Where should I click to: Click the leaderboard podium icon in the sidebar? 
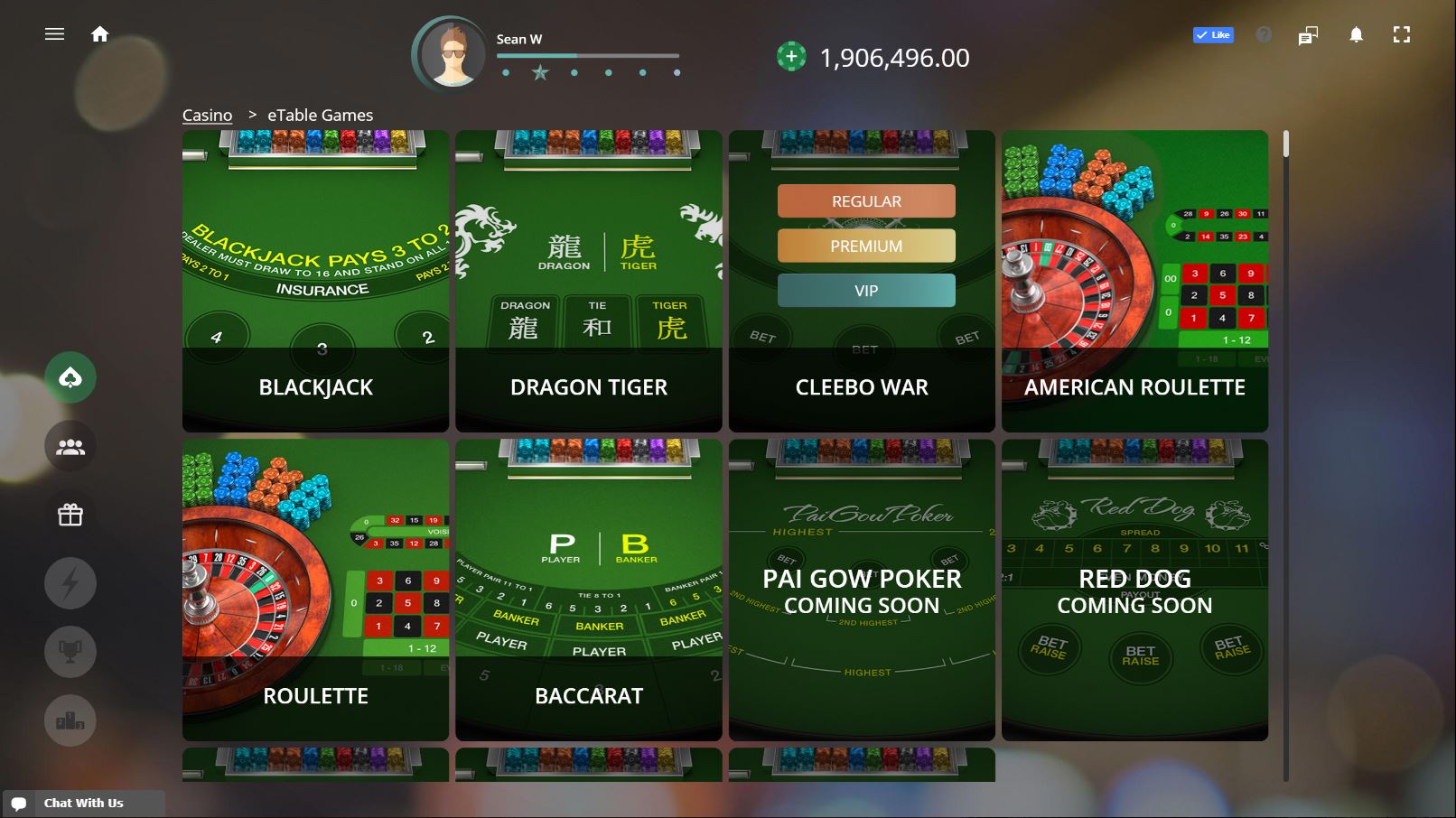pyautogui.click(x=70, y=720)
